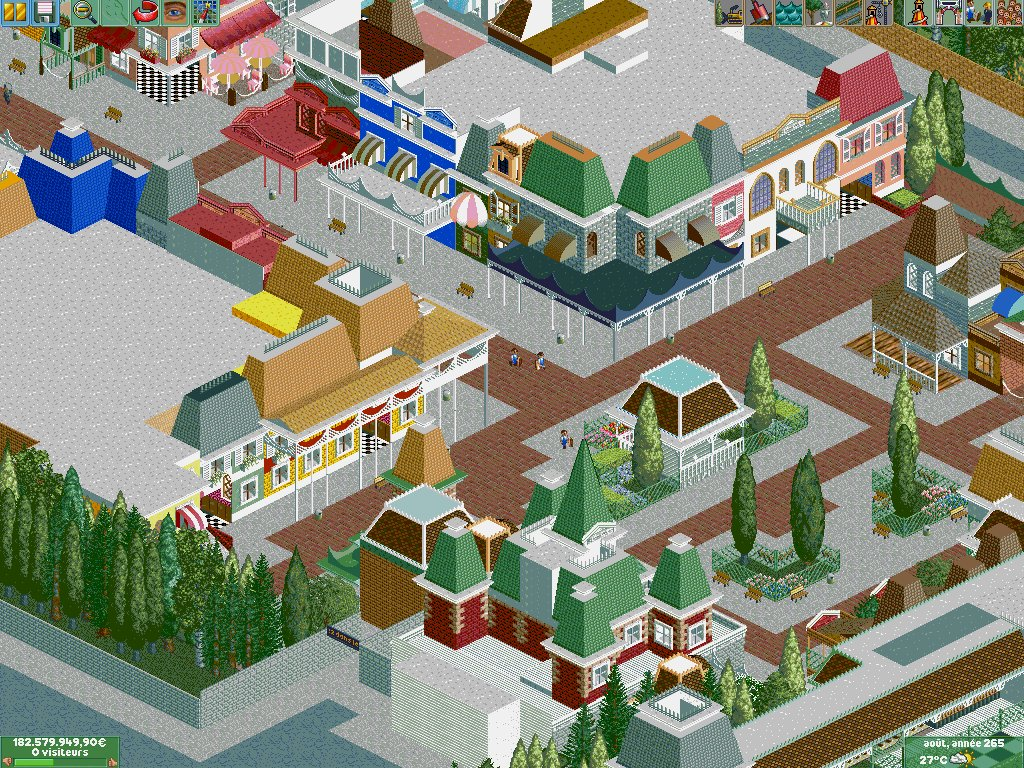Pause the game with the pause button

click(x=17, y=12)
